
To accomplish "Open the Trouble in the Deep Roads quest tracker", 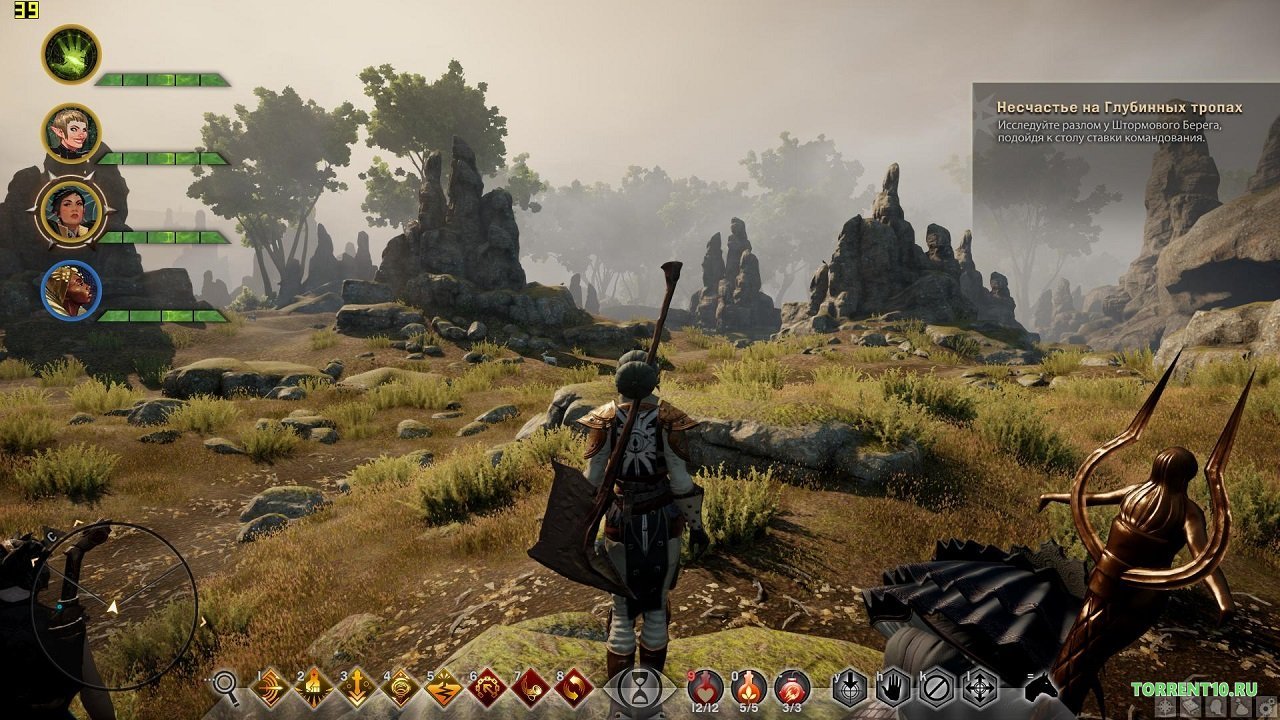I will tap(1120, 107).
